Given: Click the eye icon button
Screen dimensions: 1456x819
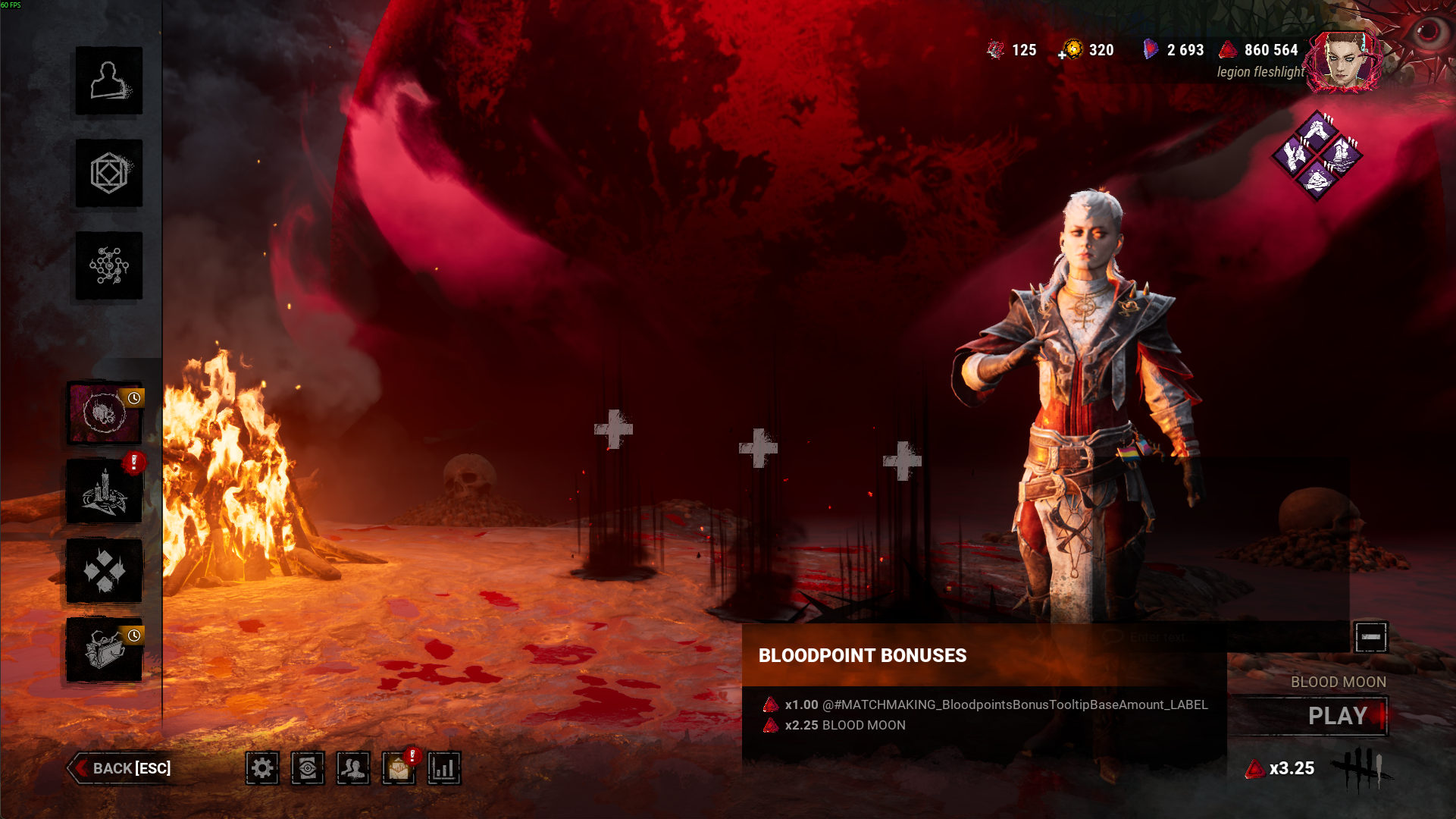Looking at the screenshot, I should tap(308, 768).
